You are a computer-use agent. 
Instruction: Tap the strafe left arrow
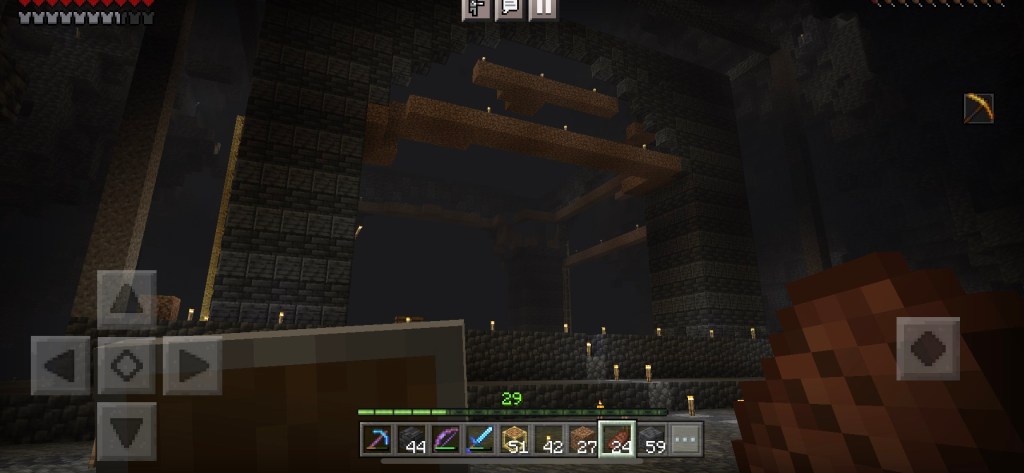[x=61, y=366]
